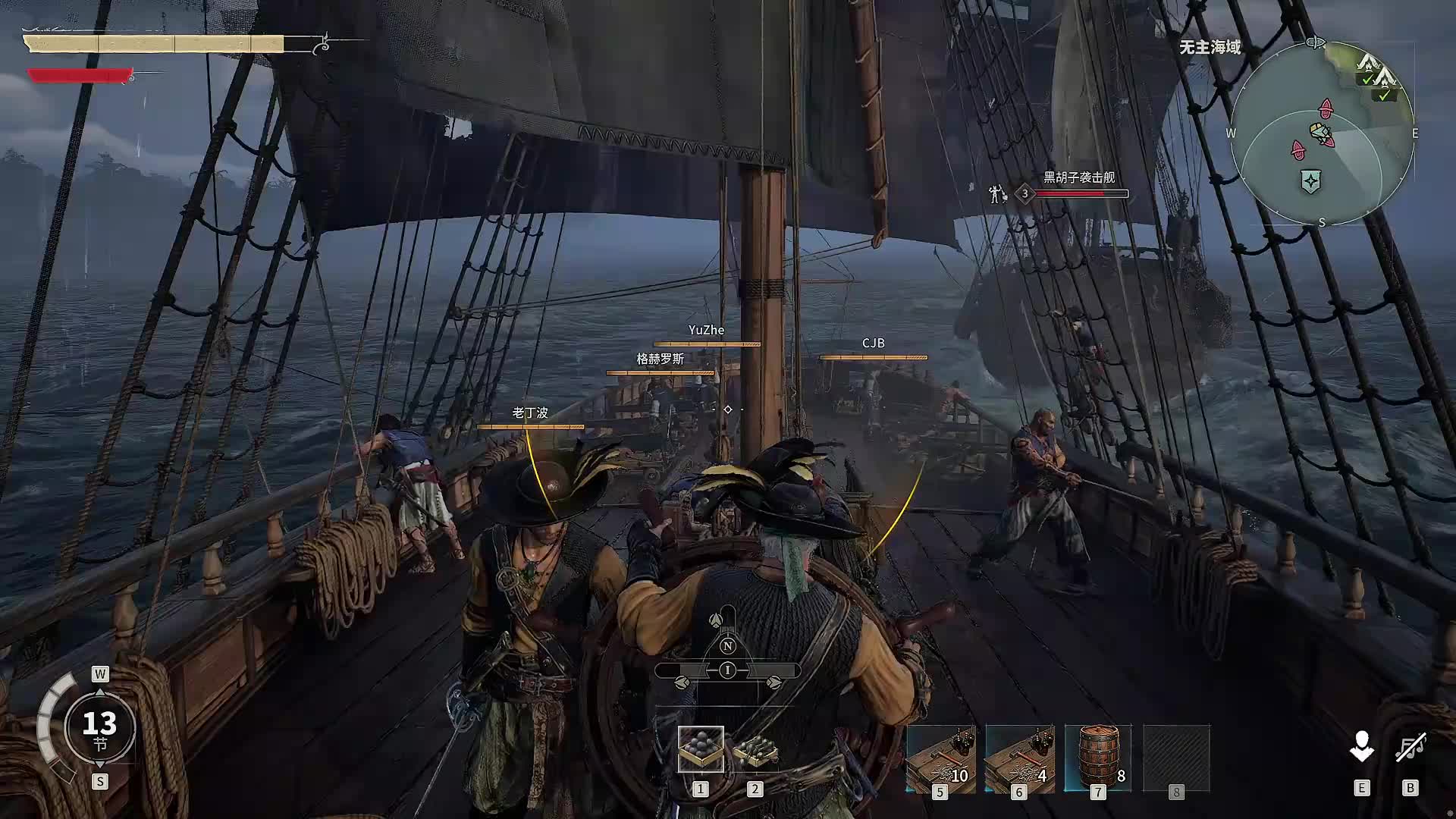The image size is (1456, 819).
Task: Use the repair kit with 10 remaining
Action: coord(940,758)
